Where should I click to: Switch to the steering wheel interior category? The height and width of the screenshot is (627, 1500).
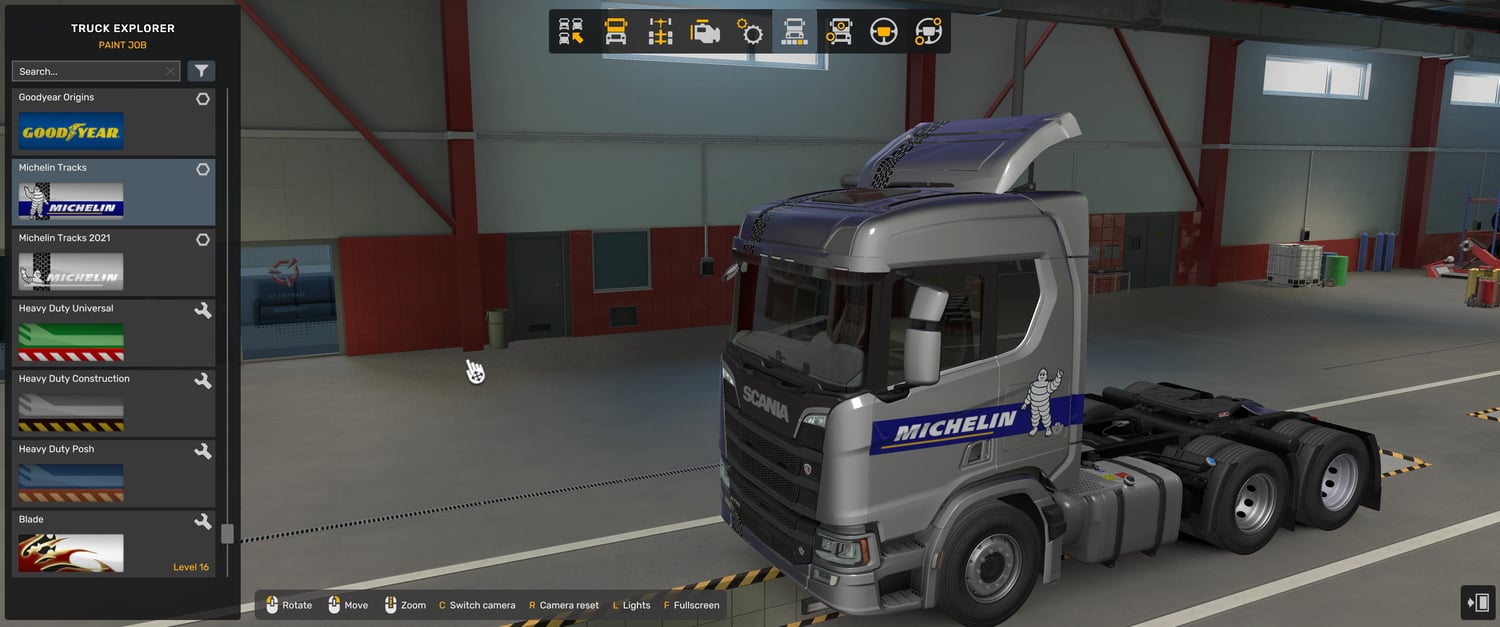pos(883,32)
